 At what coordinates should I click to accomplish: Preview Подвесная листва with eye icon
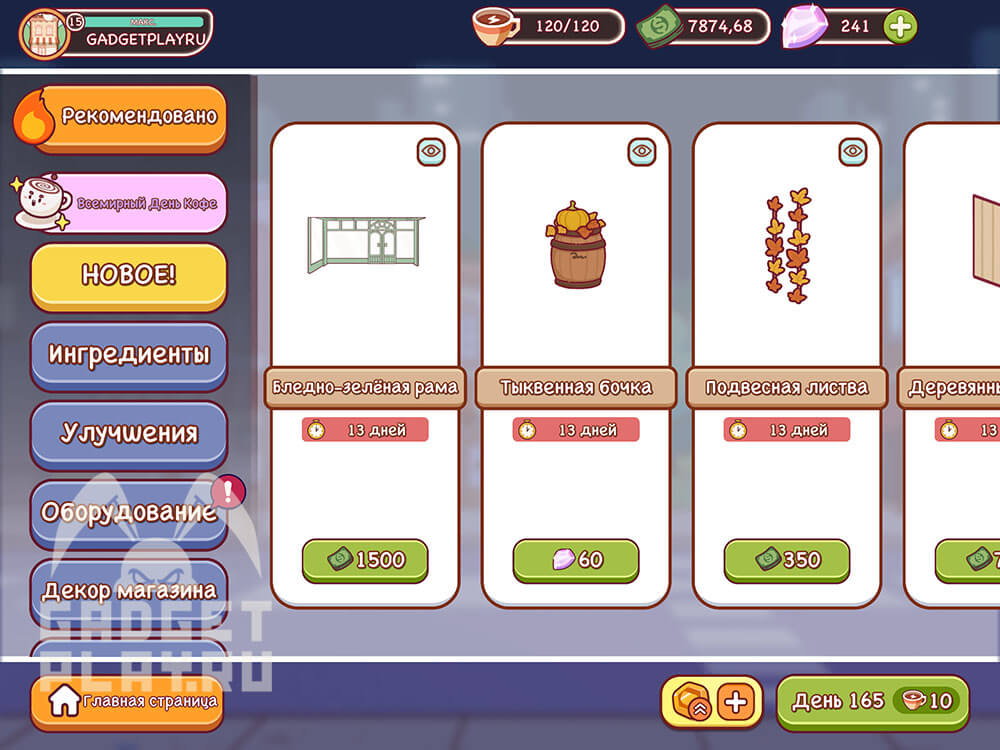click(853, 152)
